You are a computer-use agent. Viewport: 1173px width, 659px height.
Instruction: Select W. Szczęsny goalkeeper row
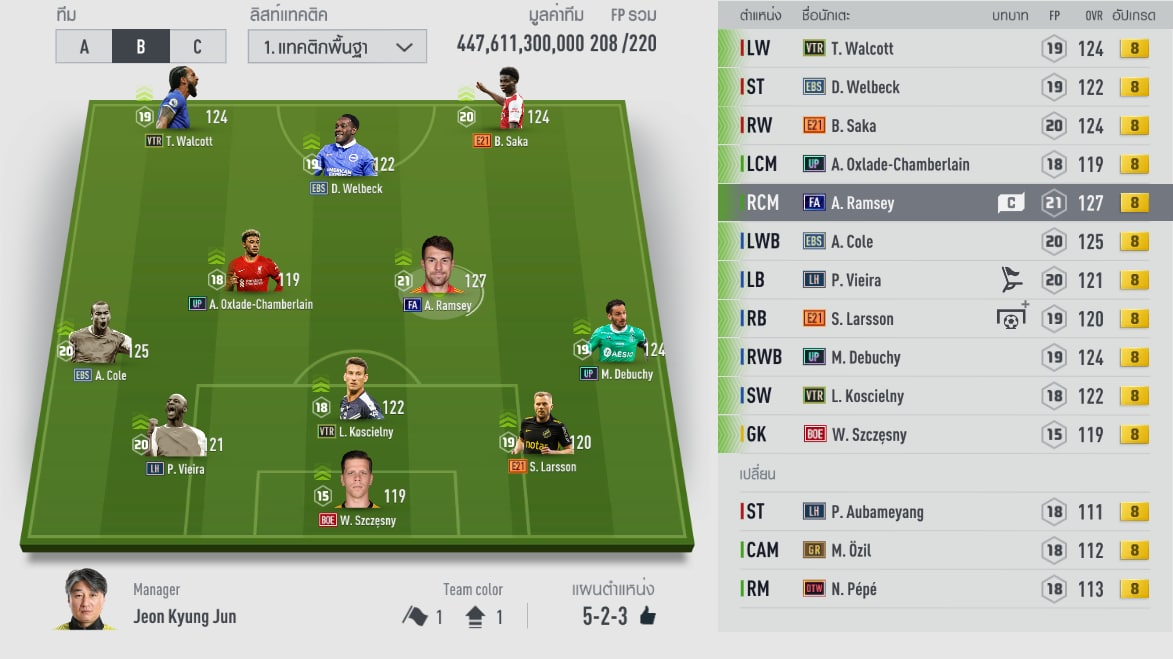(x=944, y=435)
